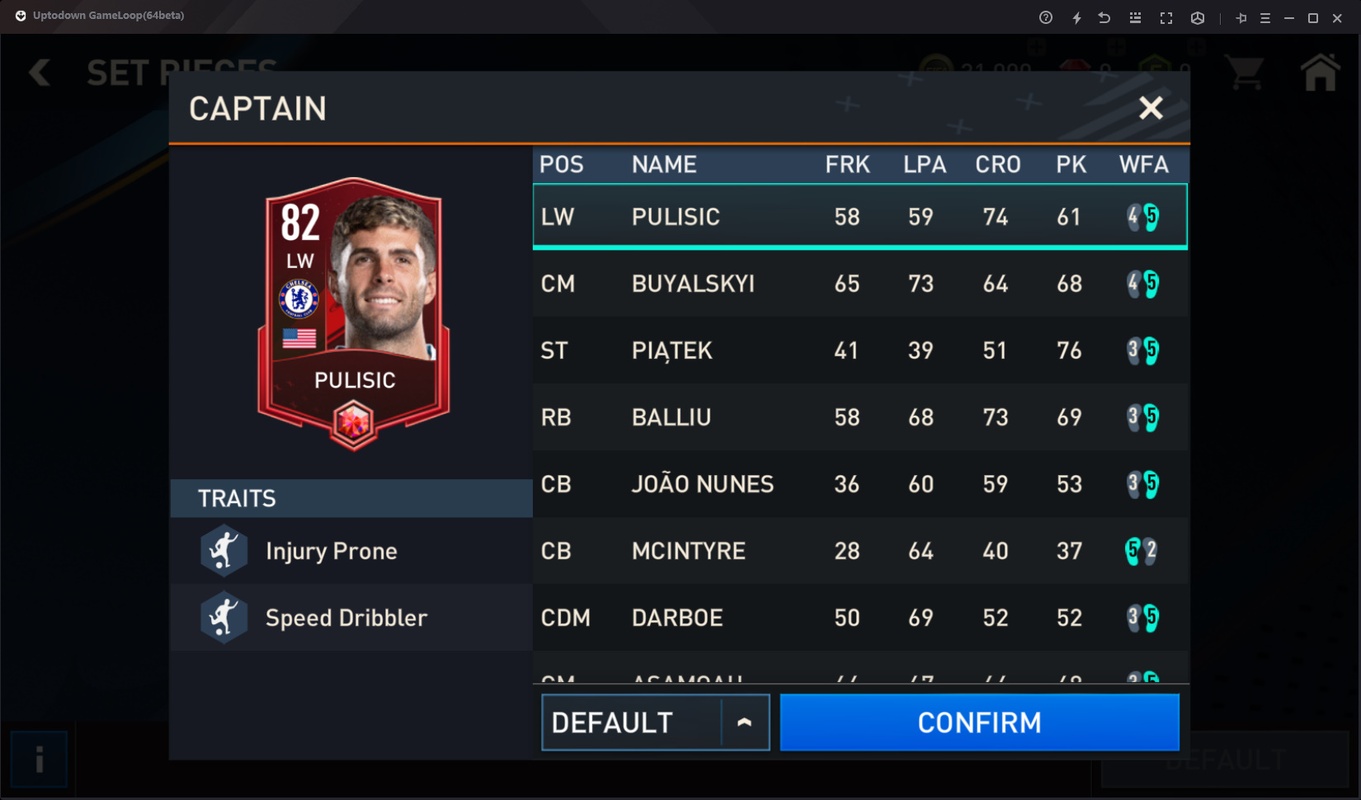The height and width of the screenshot is (800, 1361).
Task: Maximize the GameLoop window
Action: [1313, 18]
